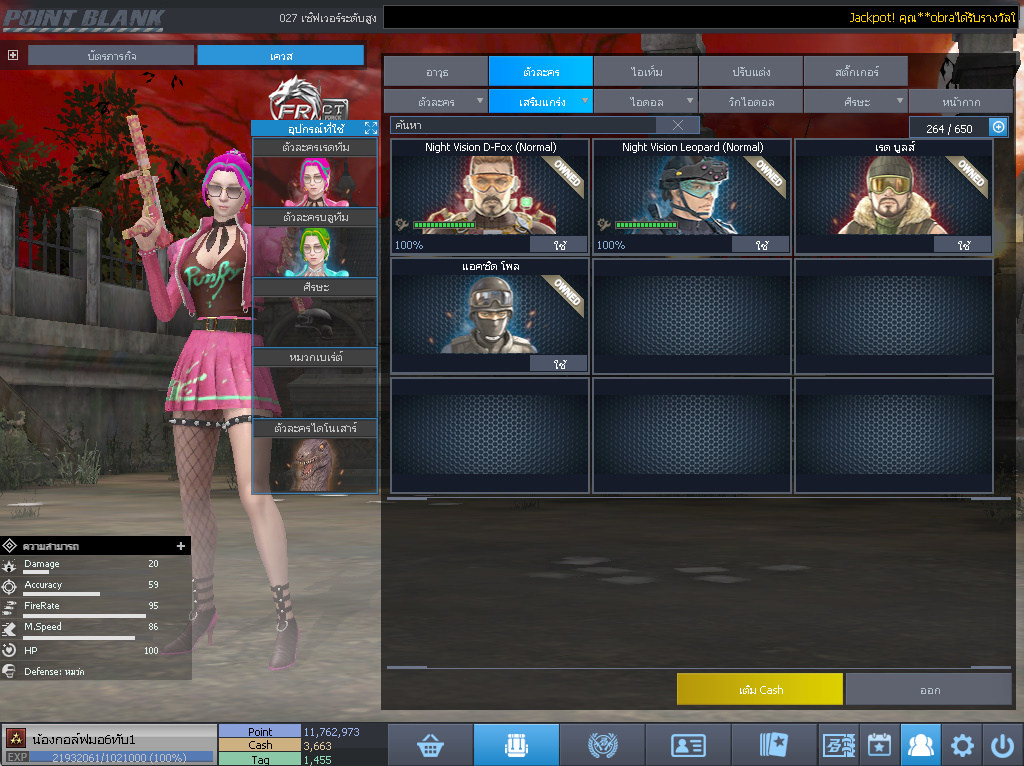The height and width of the screenshot is (766, 1024).
Task: Select the แอคซิด โพล character card
Action: tap(489, 315)
